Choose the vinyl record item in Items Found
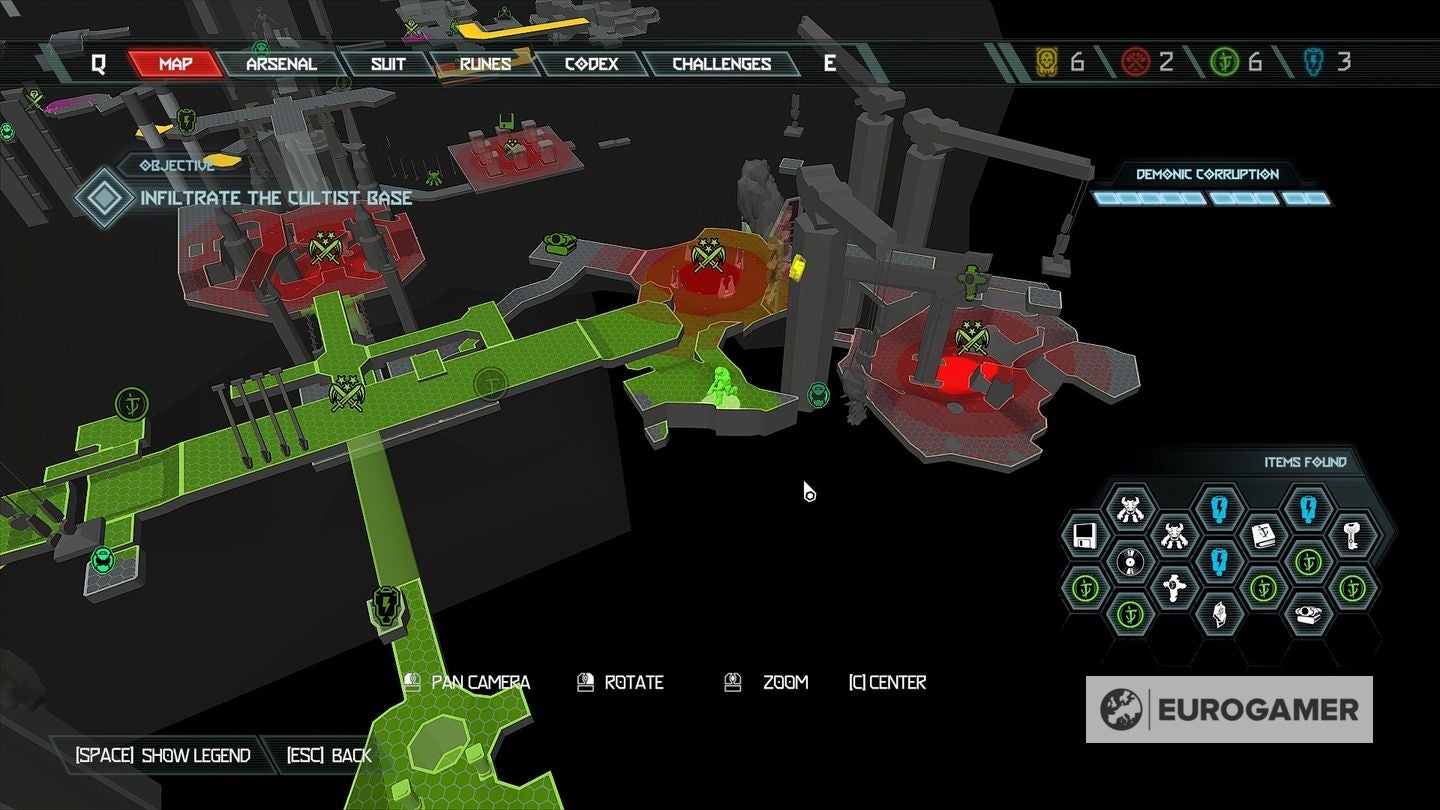The image size is (1440, 810). pos(1129,562)
